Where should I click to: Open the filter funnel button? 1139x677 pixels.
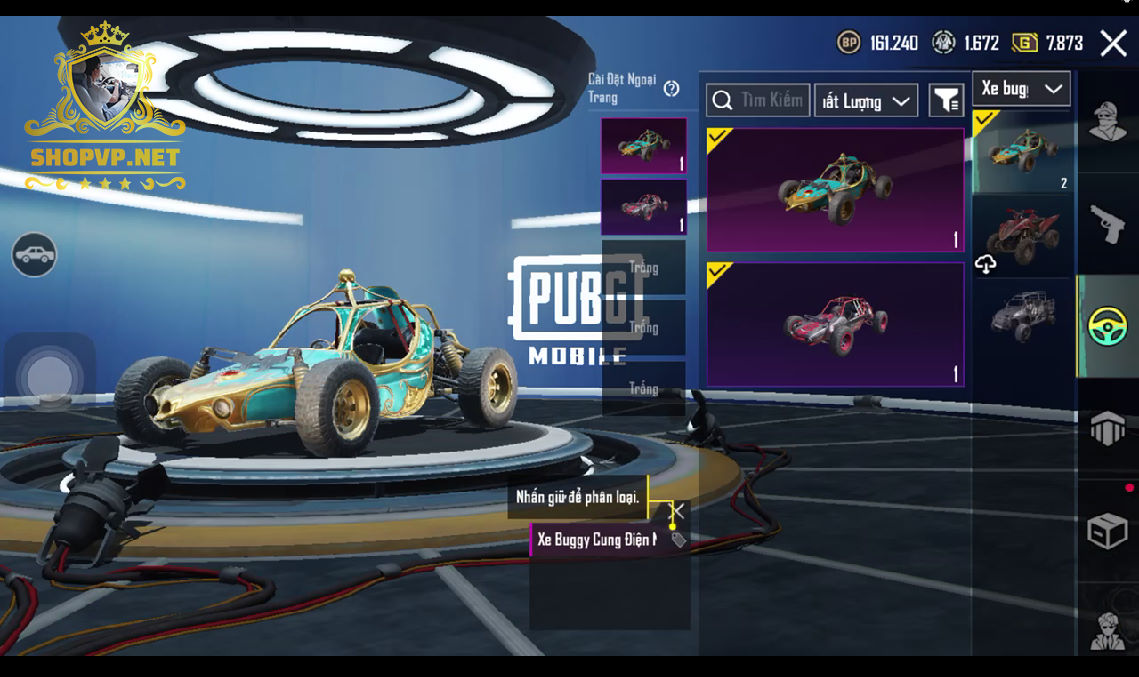946,100
